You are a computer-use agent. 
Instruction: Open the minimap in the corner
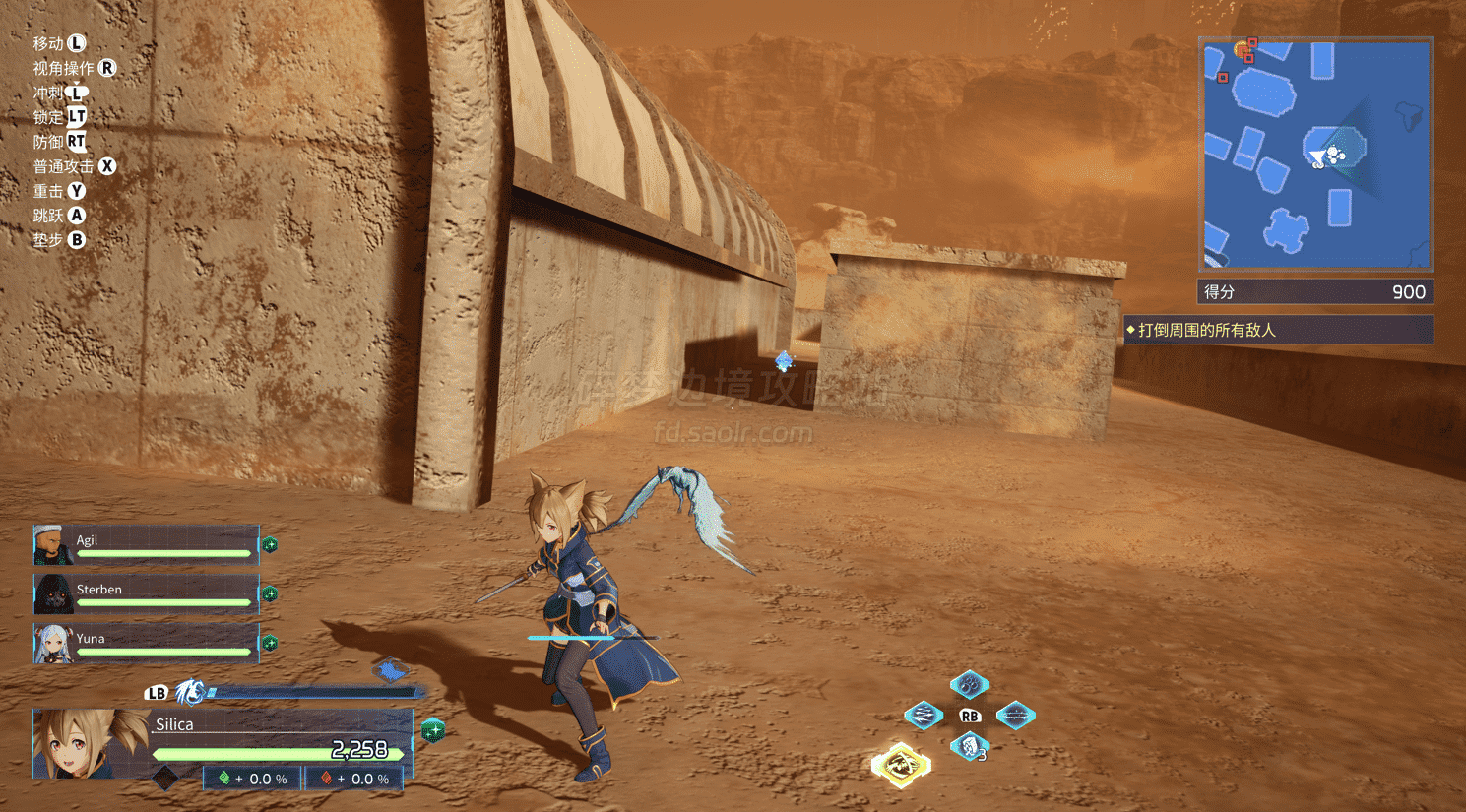point(1316,155)
